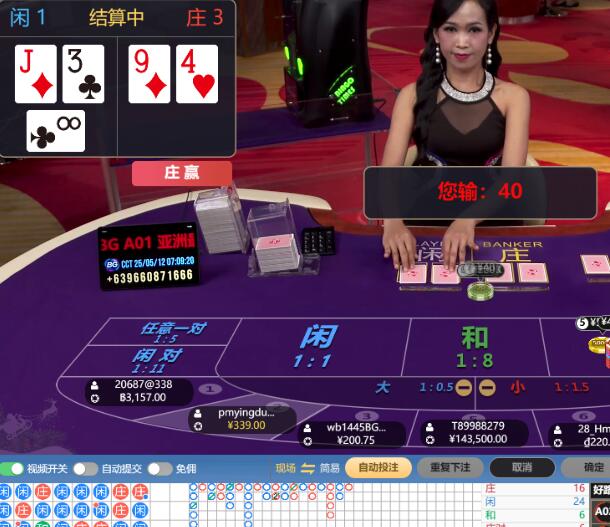Image resolution: width=610 pixels, height=527 pixels.
Task: Place a bet on 闲 1:1
Action: [317, 346]
